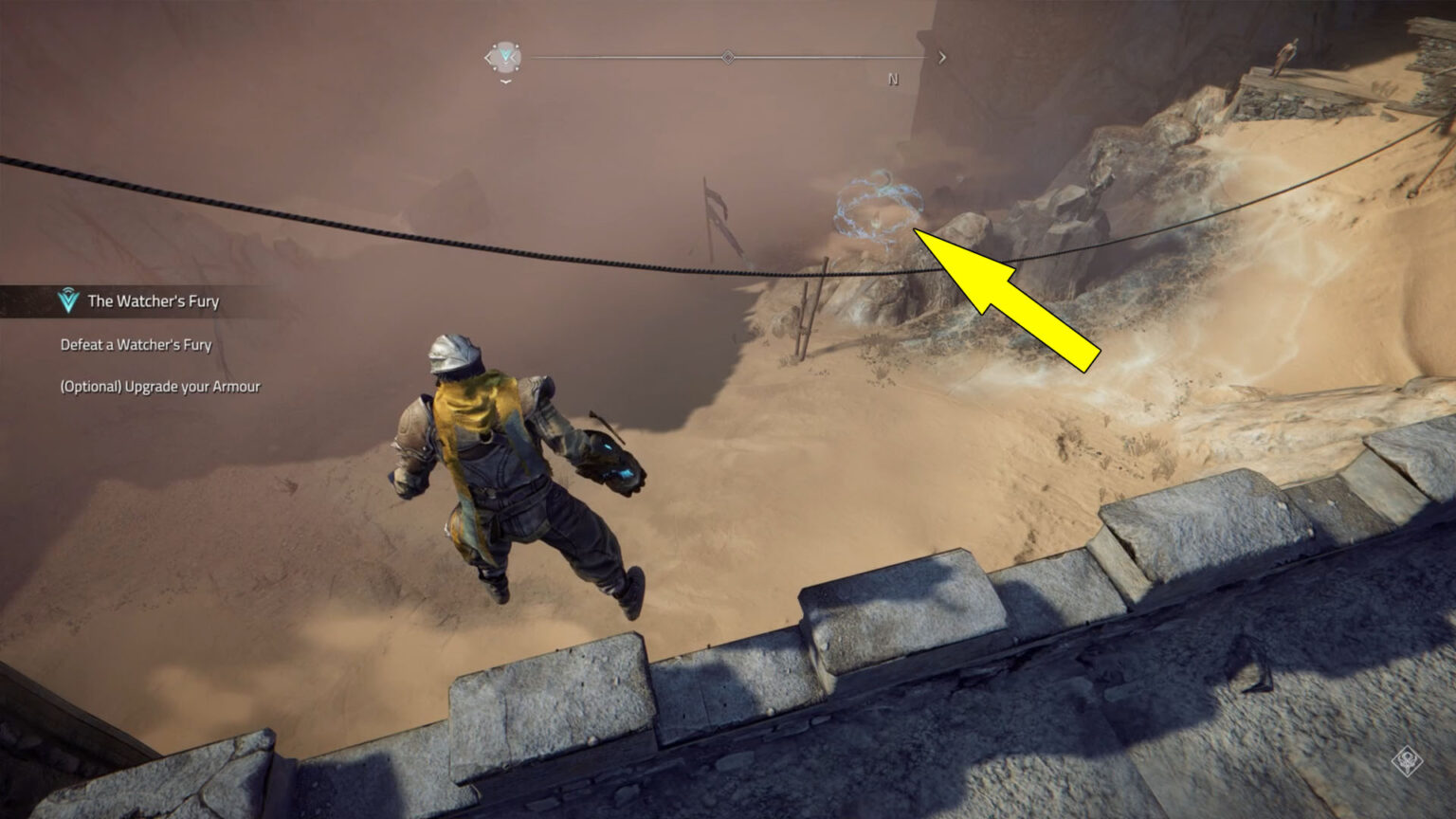Expand the right compass chevron
This screenshot has height=819, width=1456.
[941, 56]
